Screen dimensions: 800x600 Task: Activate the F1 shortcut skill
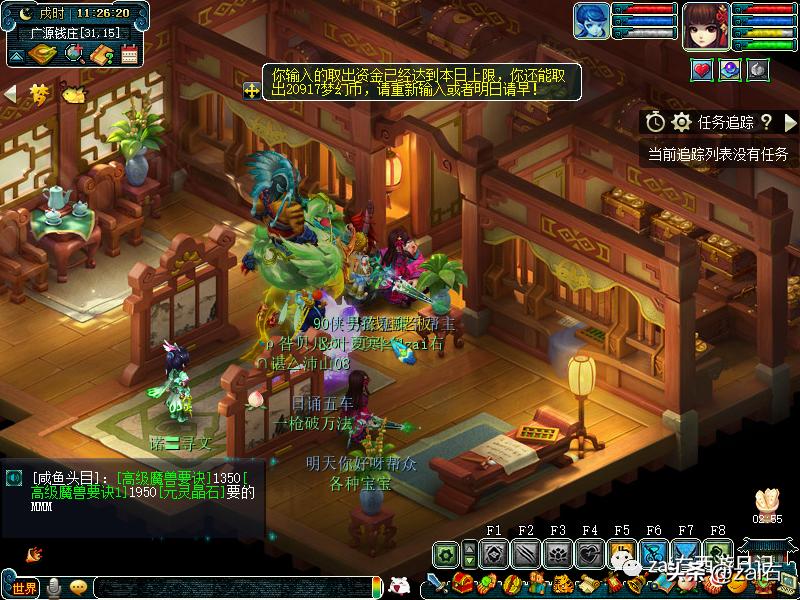pyautogui.click(x=492, y=553)
